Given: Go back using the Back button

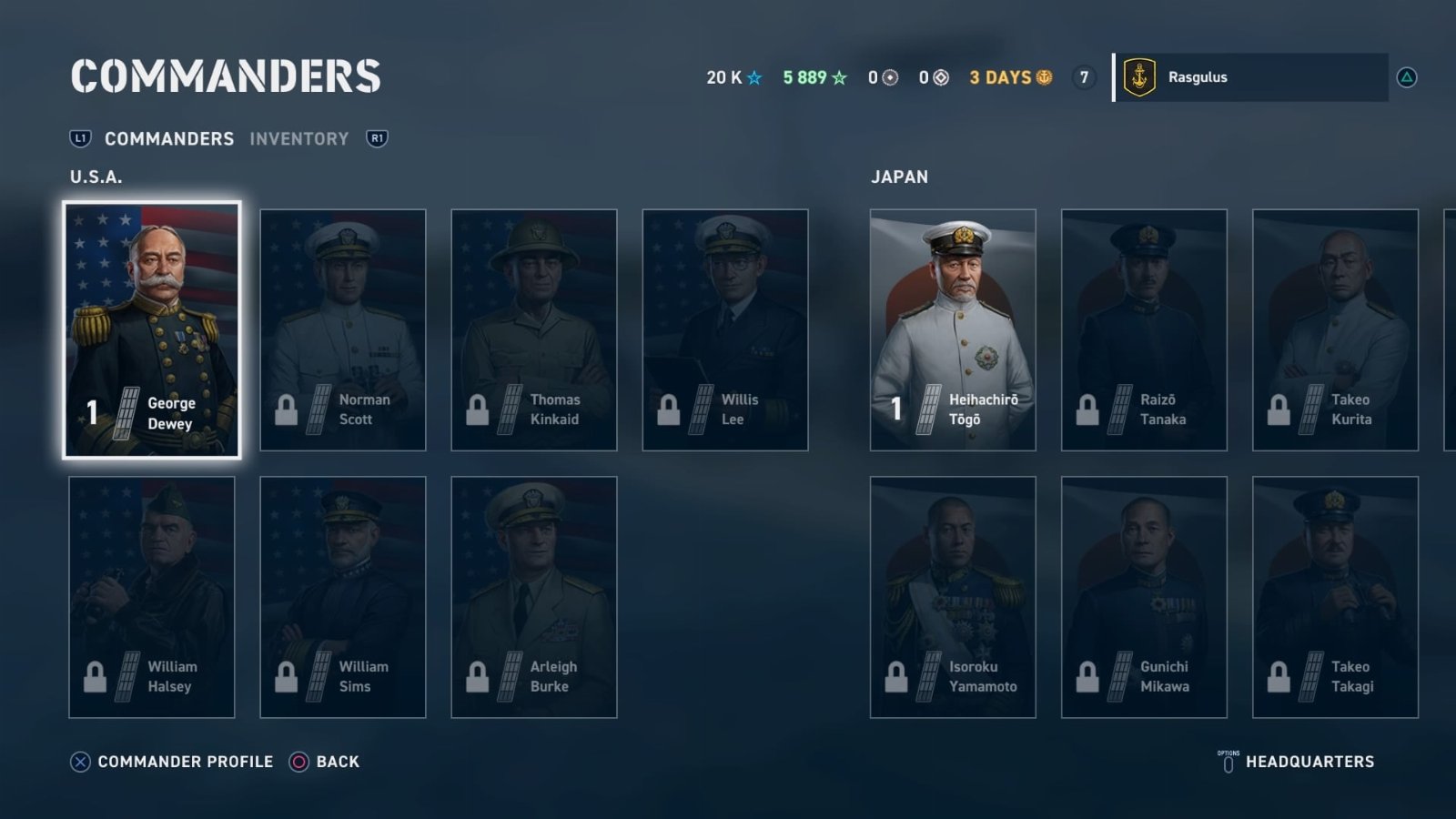Looking at the screenshot, I should pos(337,762).
